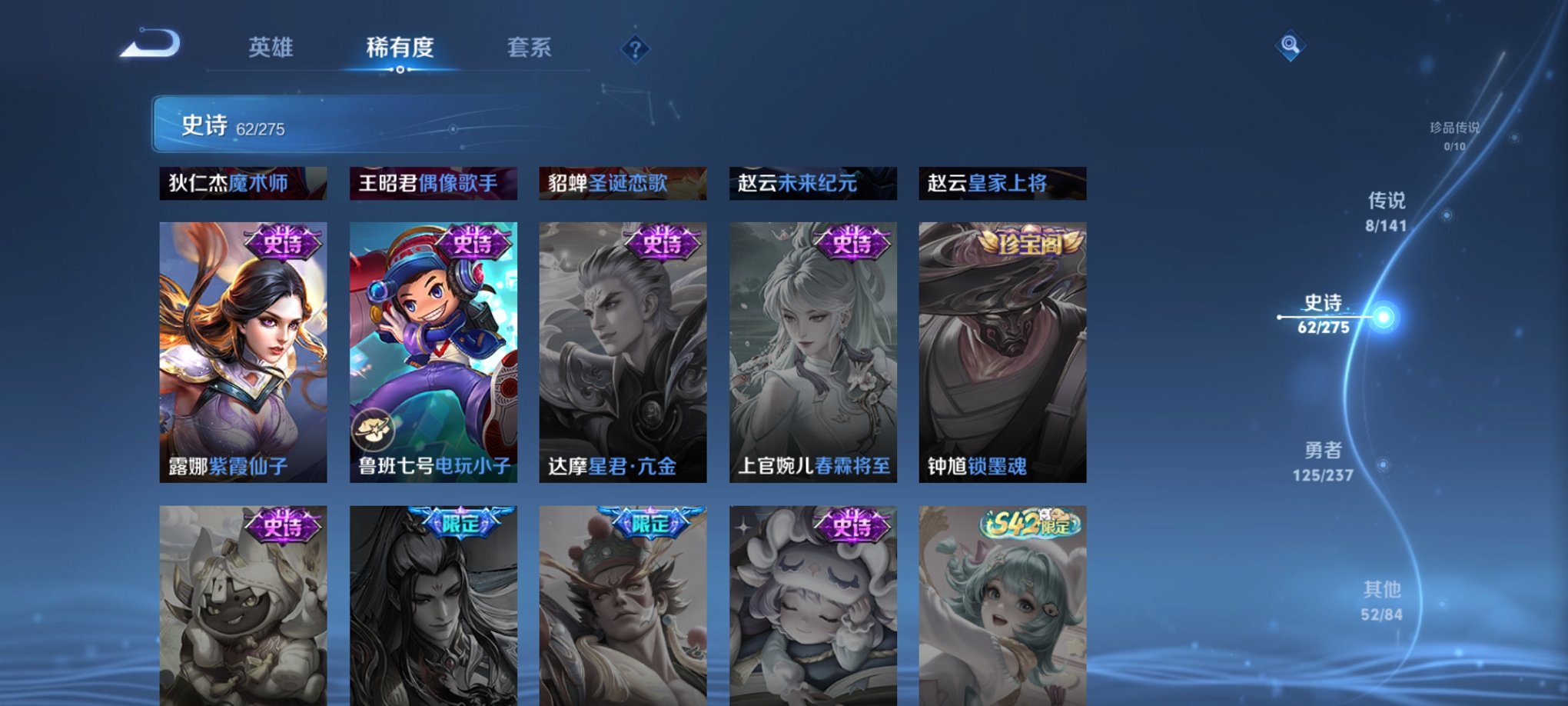The width and height of the screenshot is (1568, 706).
Task: Open the 赵云未来纪元 banner
Action: pyautogui.click(x=812, y=183)
